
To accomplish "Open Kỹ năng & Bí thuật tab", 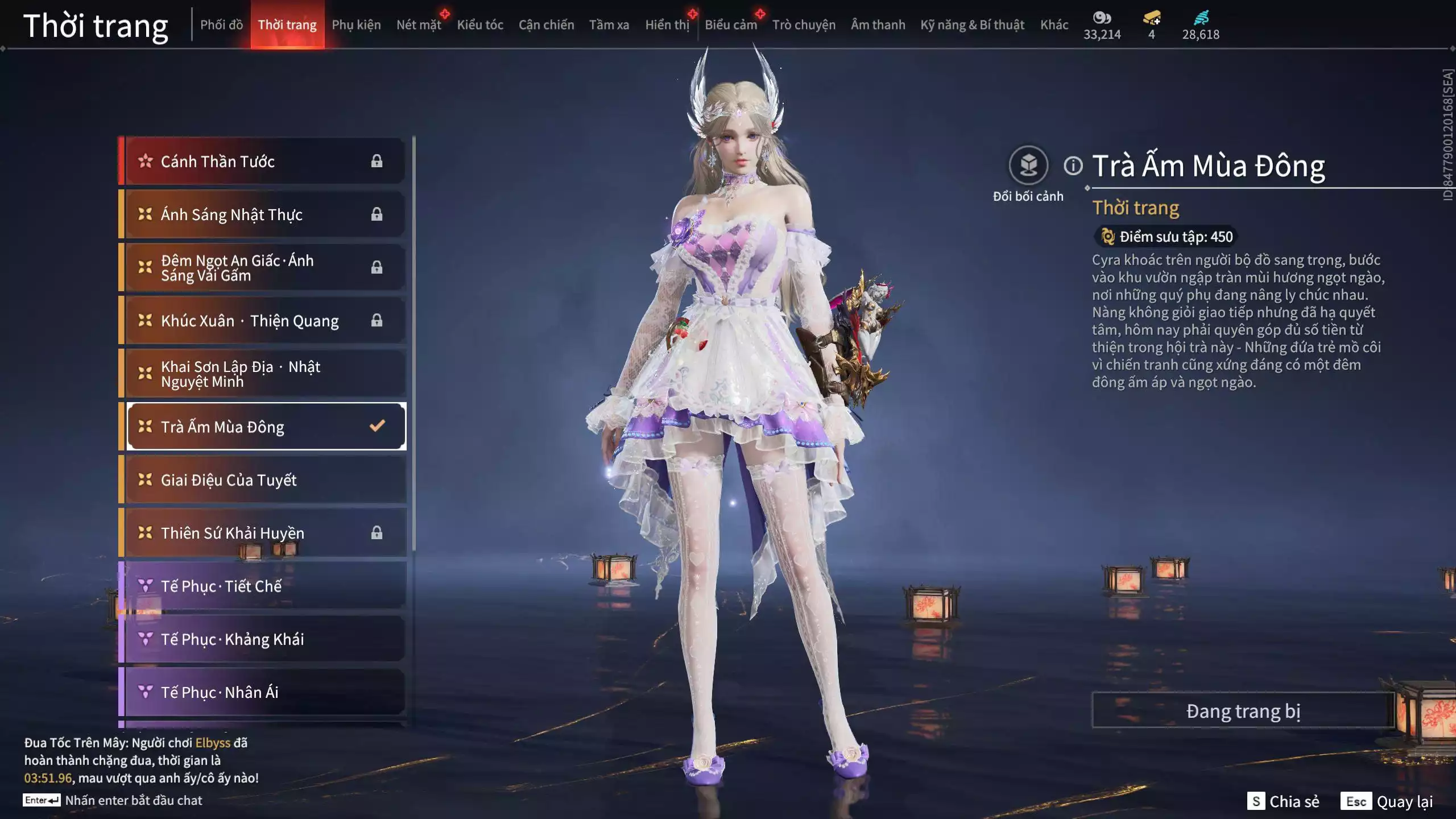I will (972, 25).
